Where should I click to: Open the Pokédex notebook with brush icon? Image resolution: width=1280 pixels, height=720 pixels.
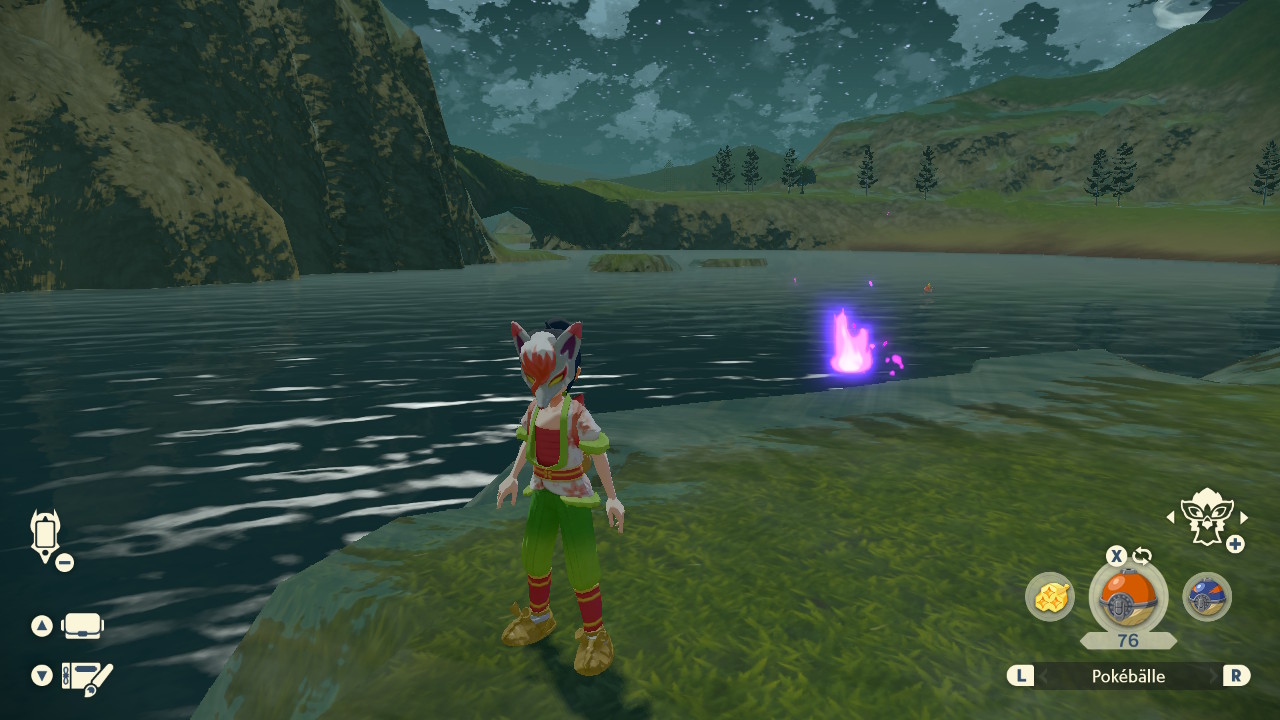point(87,677)
